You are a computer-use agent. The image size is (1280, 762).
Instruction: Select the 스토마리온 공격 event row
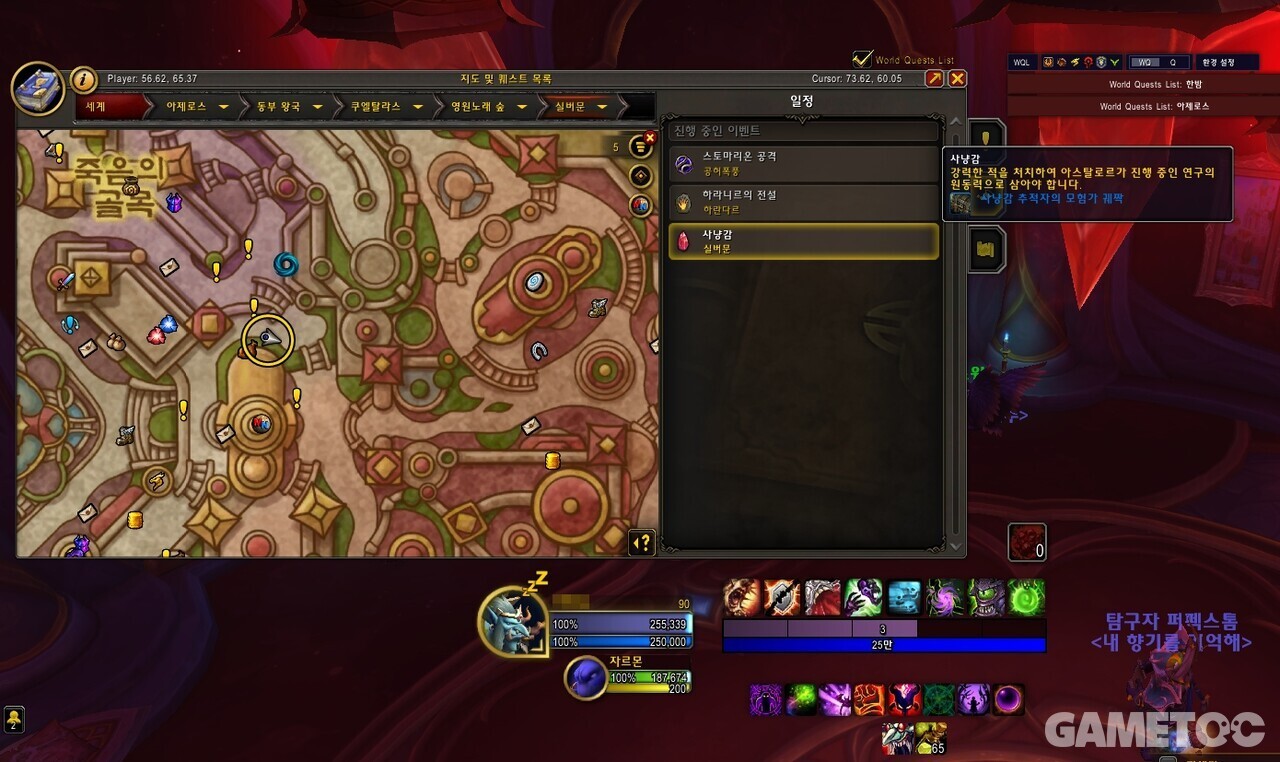803,163
